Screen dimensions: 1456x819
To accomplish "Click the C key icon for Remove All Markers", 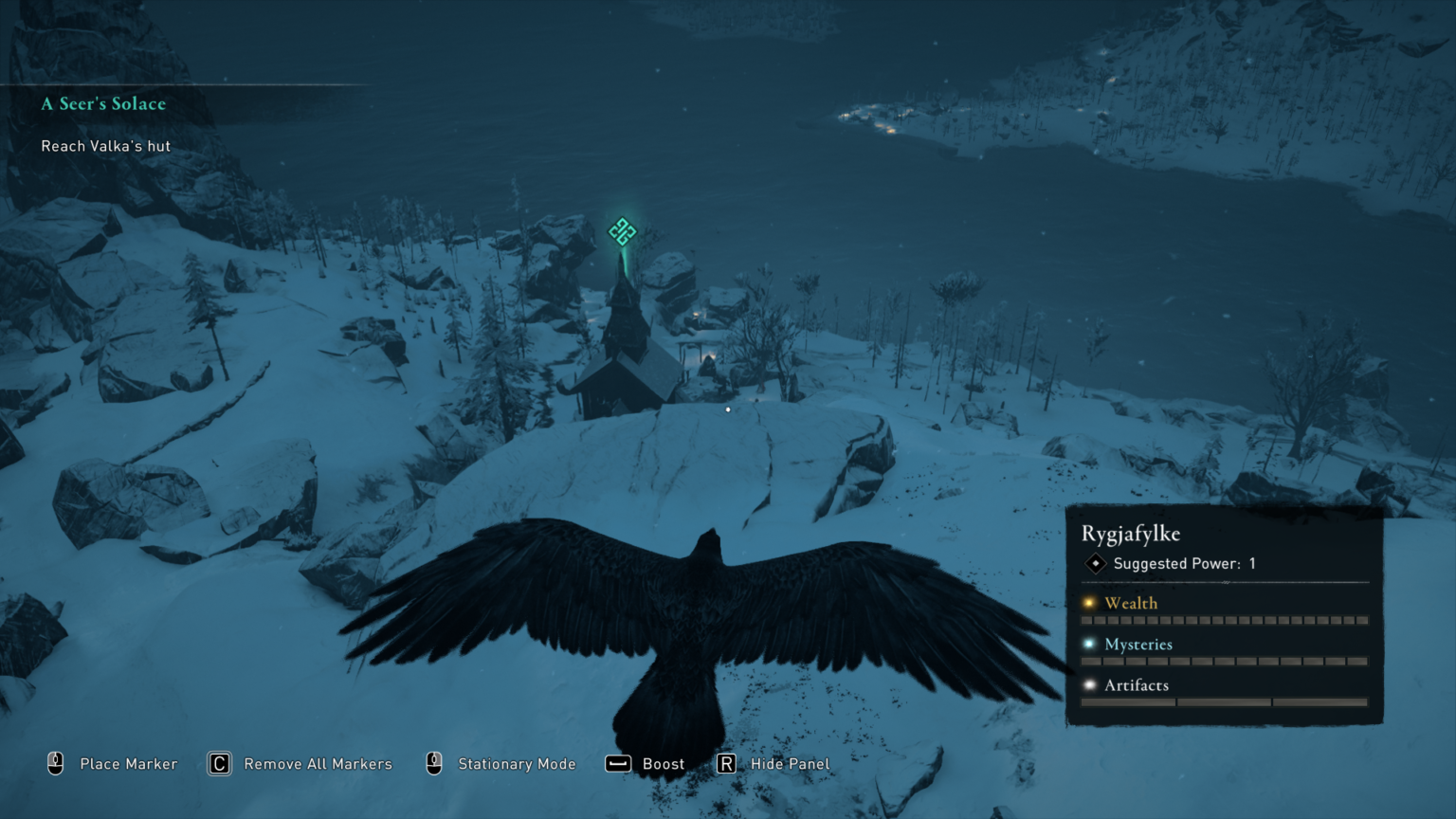I will [218, 763].
